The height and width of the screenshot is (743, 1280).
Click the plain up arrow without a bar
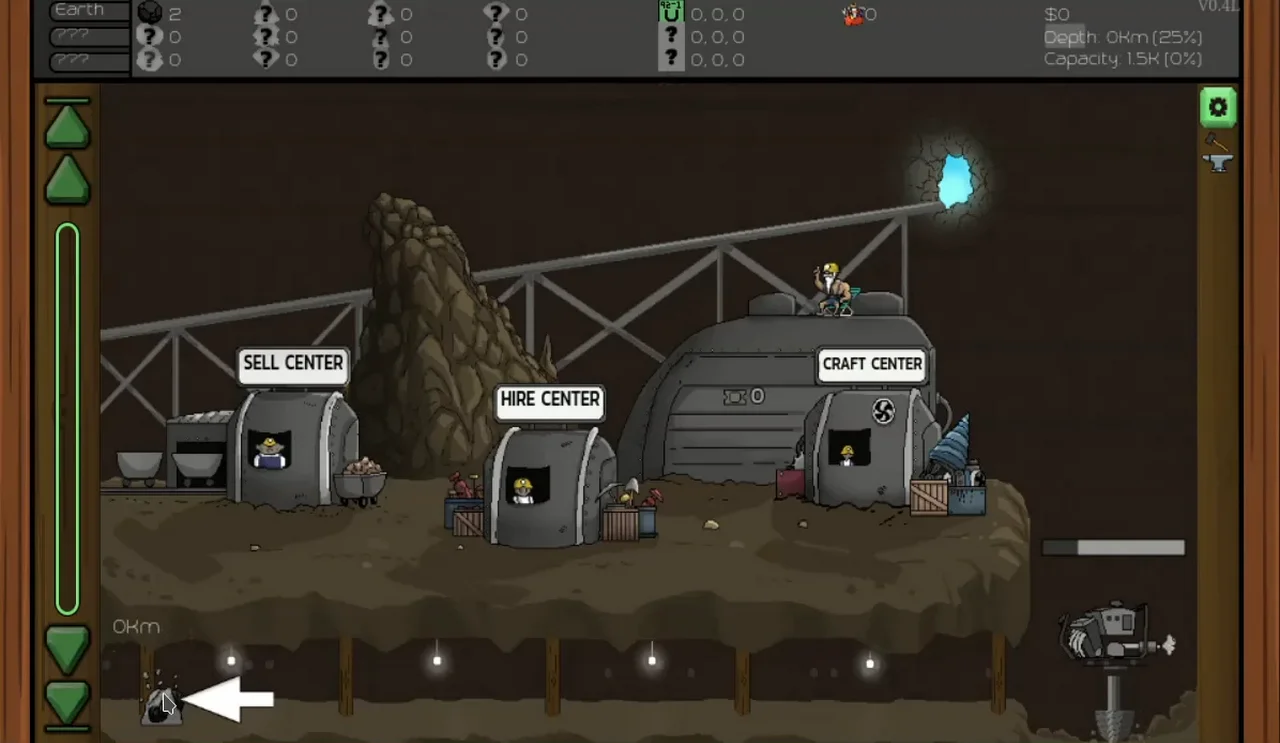(67, 180)
